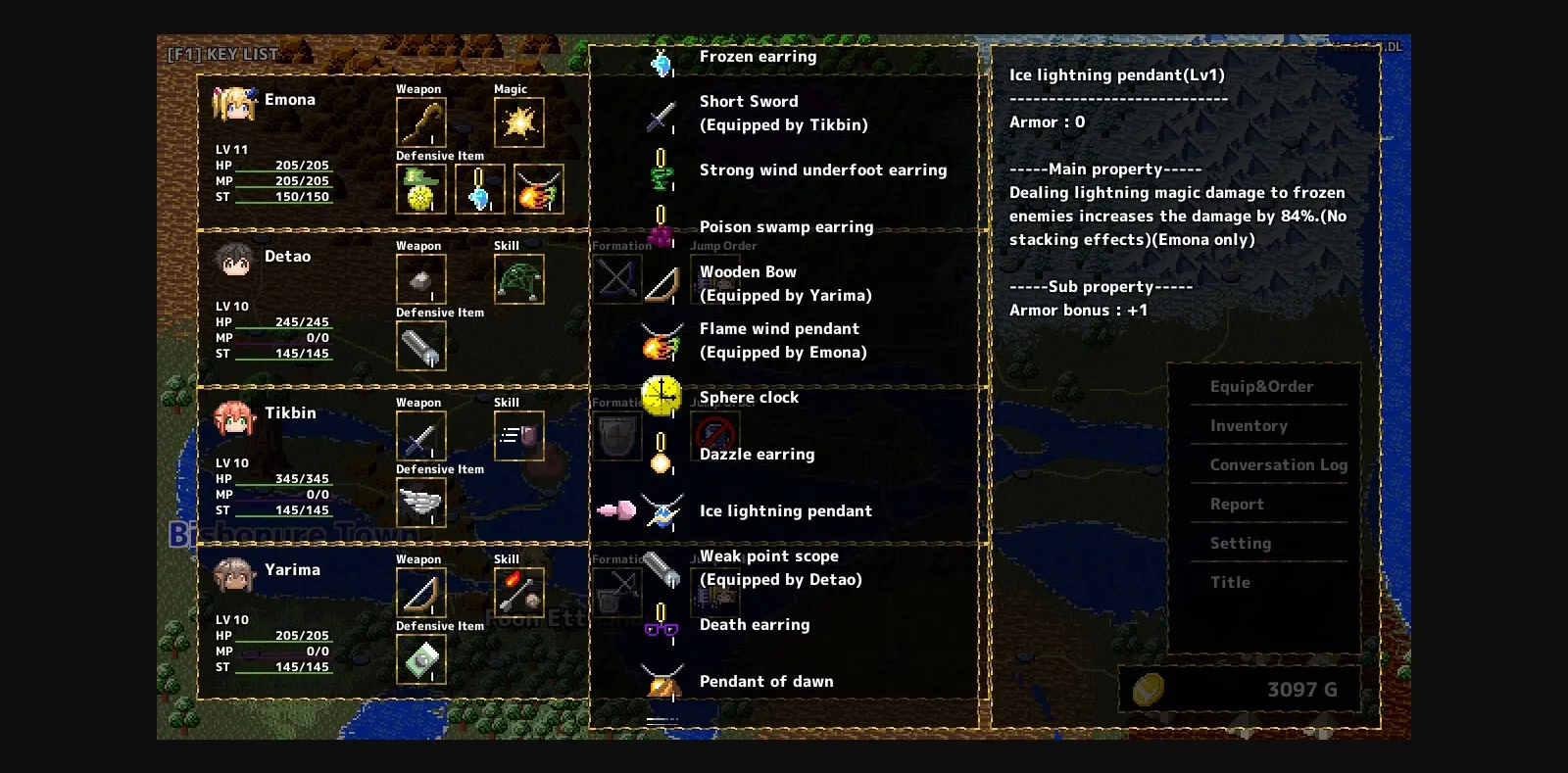Click the Dazzle earring icon
1568x773 pixels.
pyautogui.click(x=661, y=454)
